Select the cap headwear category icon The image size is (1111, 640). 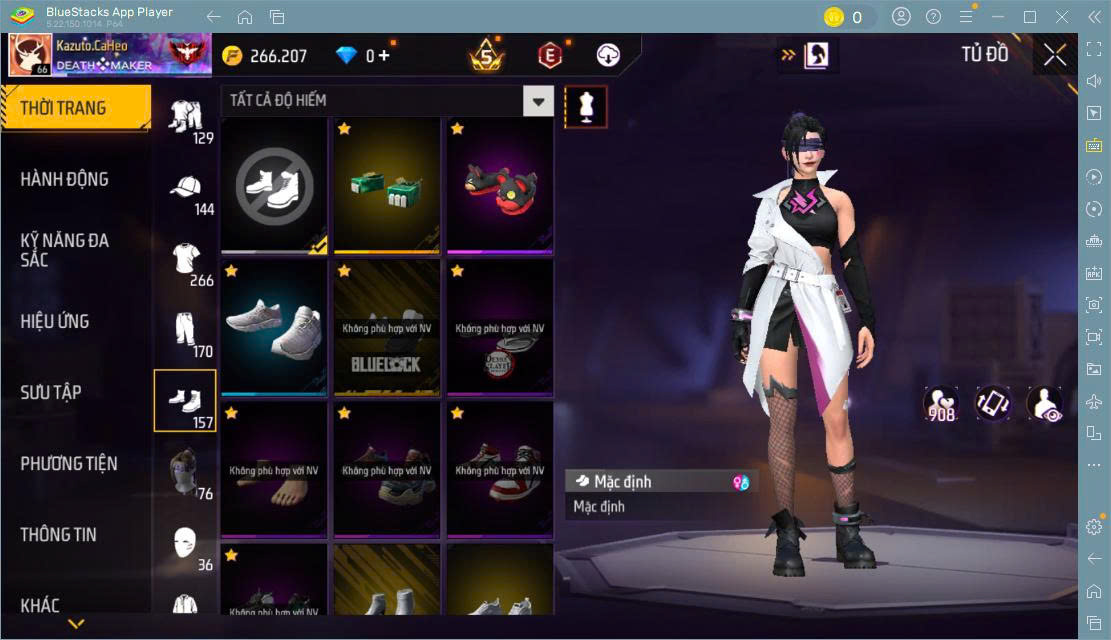185,188
